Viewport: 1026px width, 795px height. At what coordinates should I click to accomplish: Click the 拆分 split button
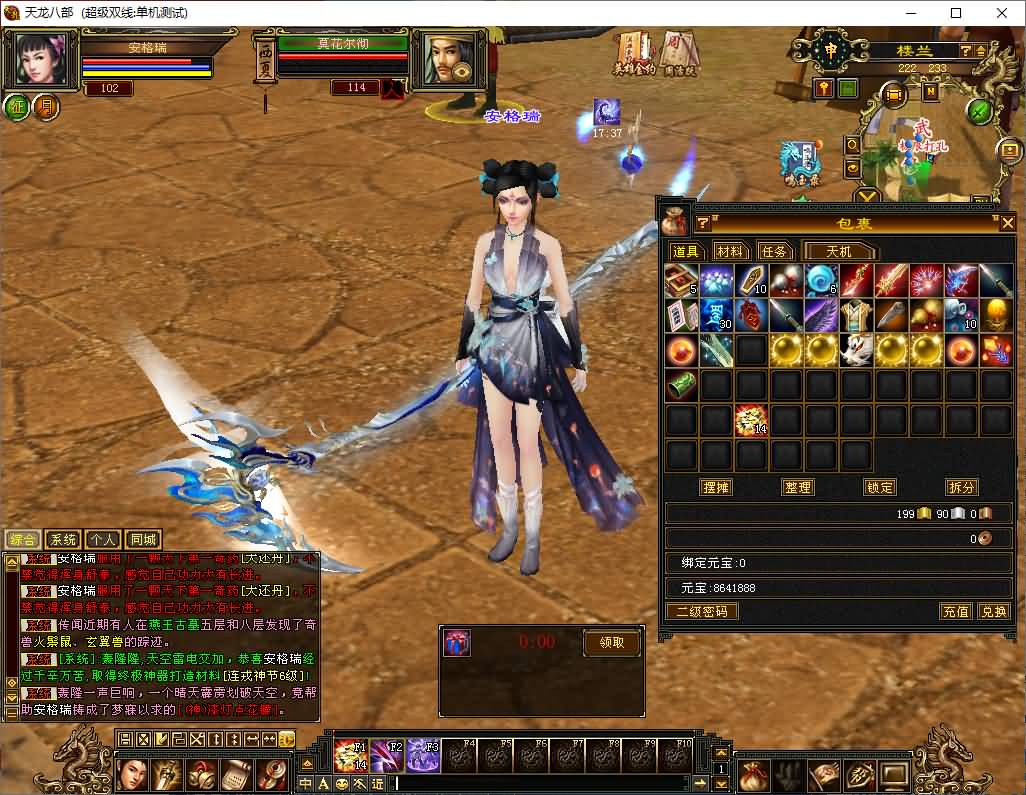[961, 487]
